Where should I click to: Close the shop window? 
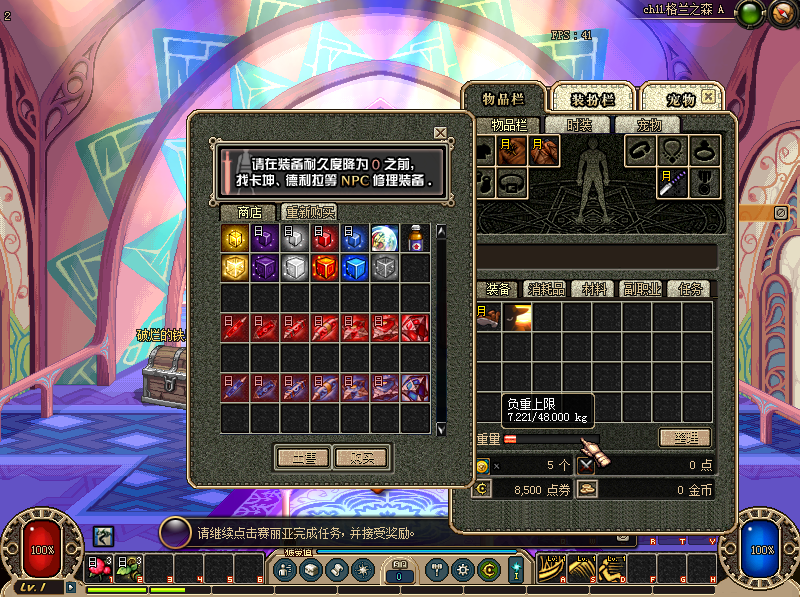pyautogui.click(x=440, y=132)
